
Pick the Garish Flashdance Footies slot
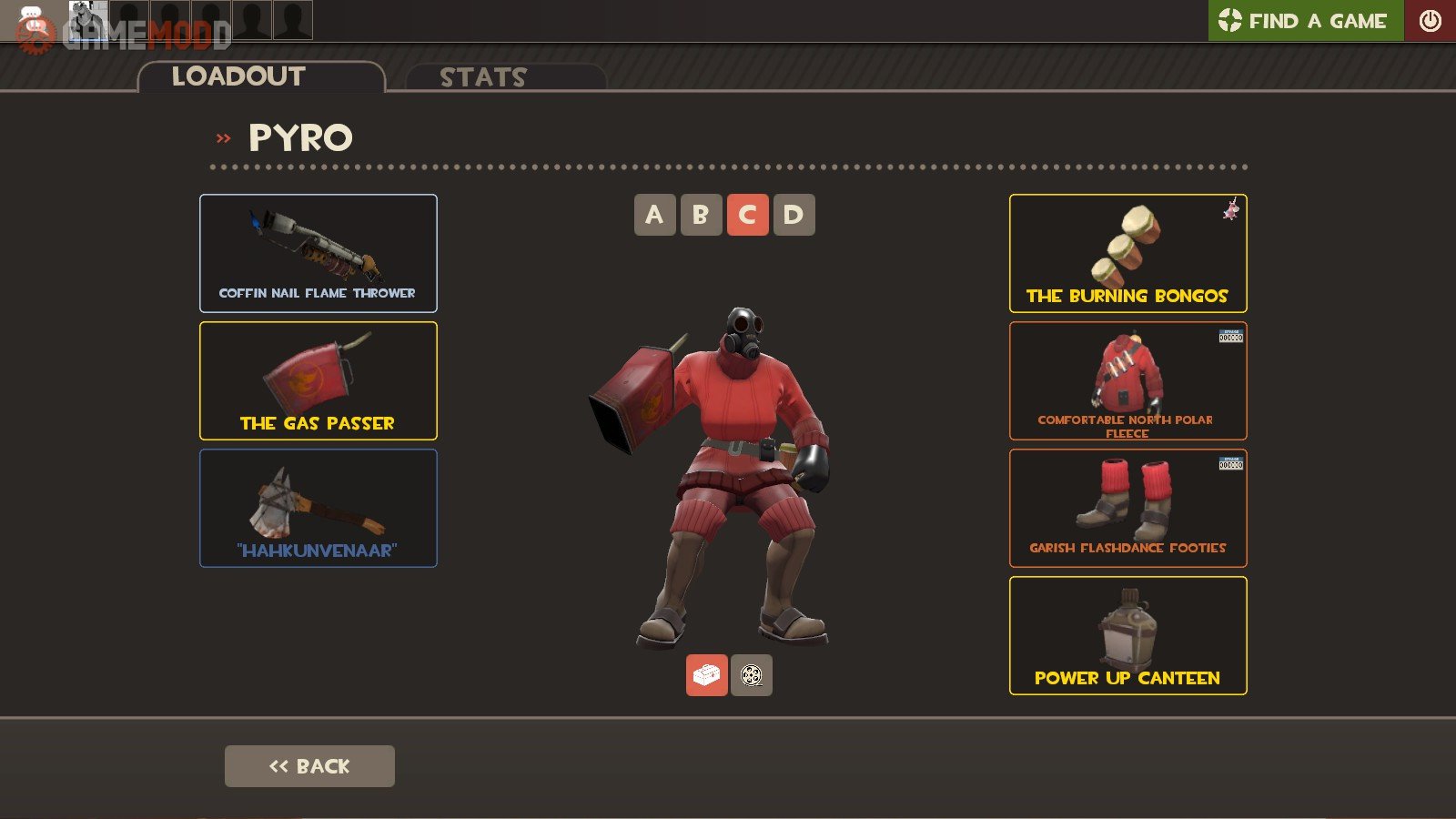[x=1127, y=508]
